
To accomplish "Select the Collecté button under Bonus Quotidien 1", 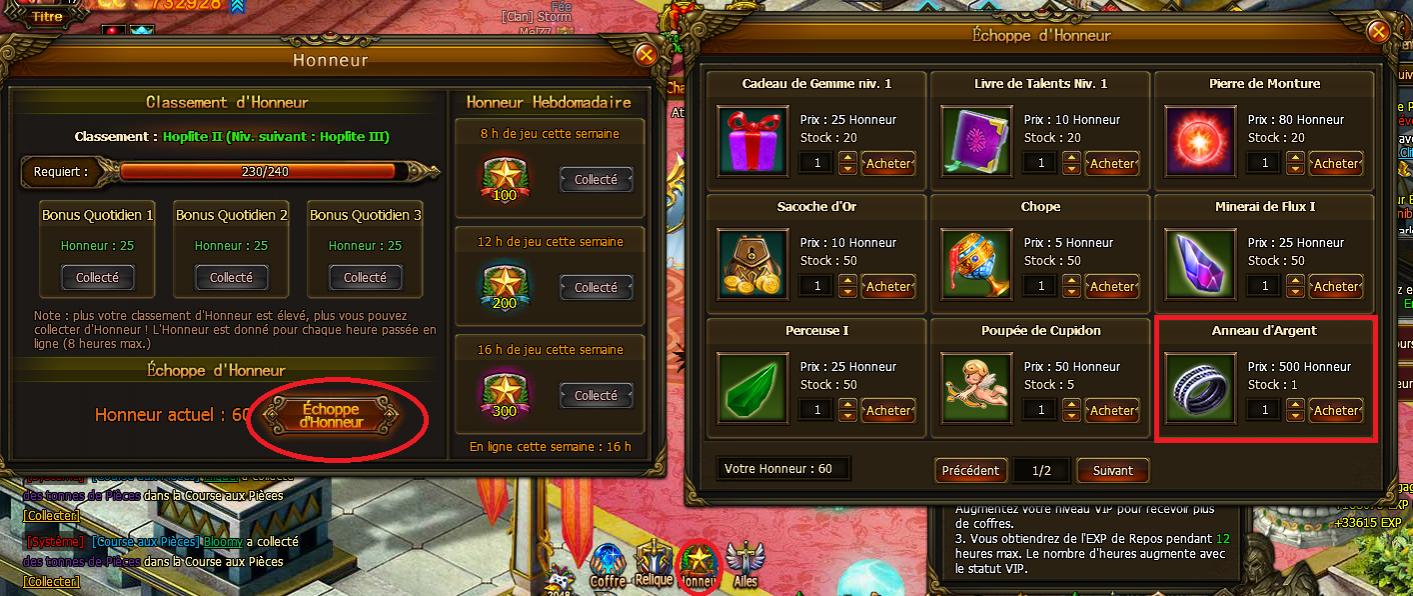I will pyautogui.click(x=97, y=277).
